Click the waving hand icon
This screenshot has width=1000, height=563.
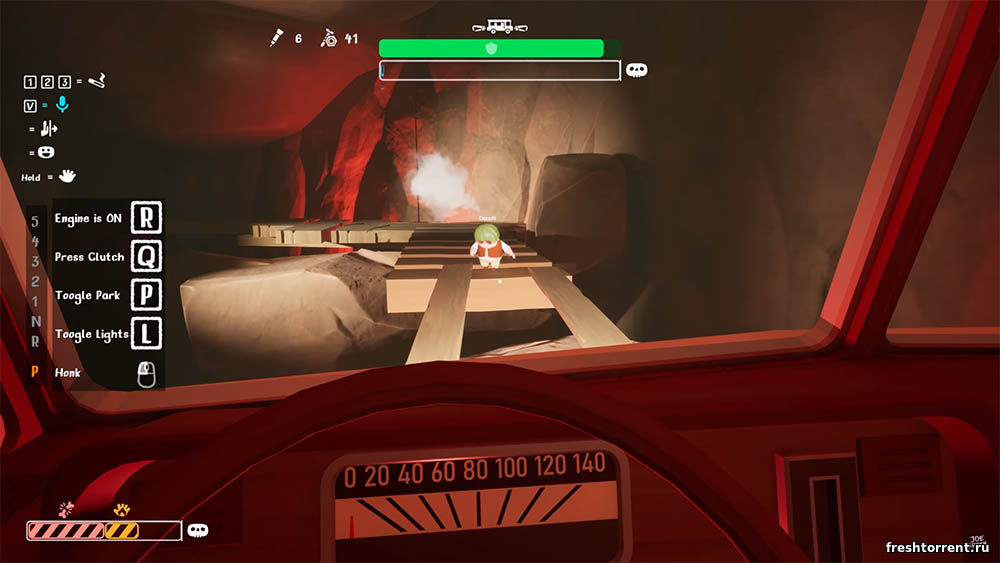[x=67, y=176]
